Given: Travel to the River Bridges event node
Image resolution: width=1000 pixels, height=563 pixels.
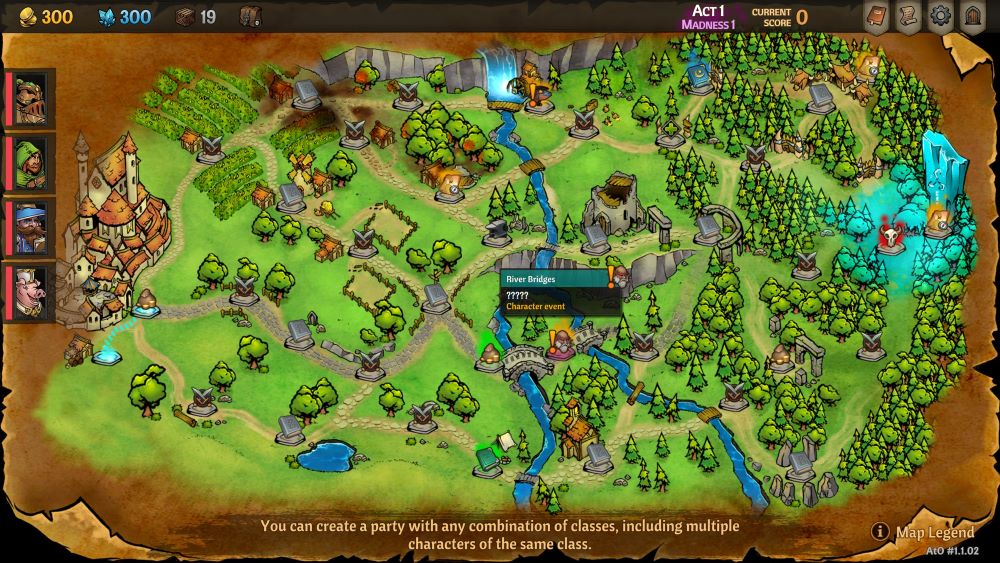Looking at the screenshot, I should (x=560, y=346).
